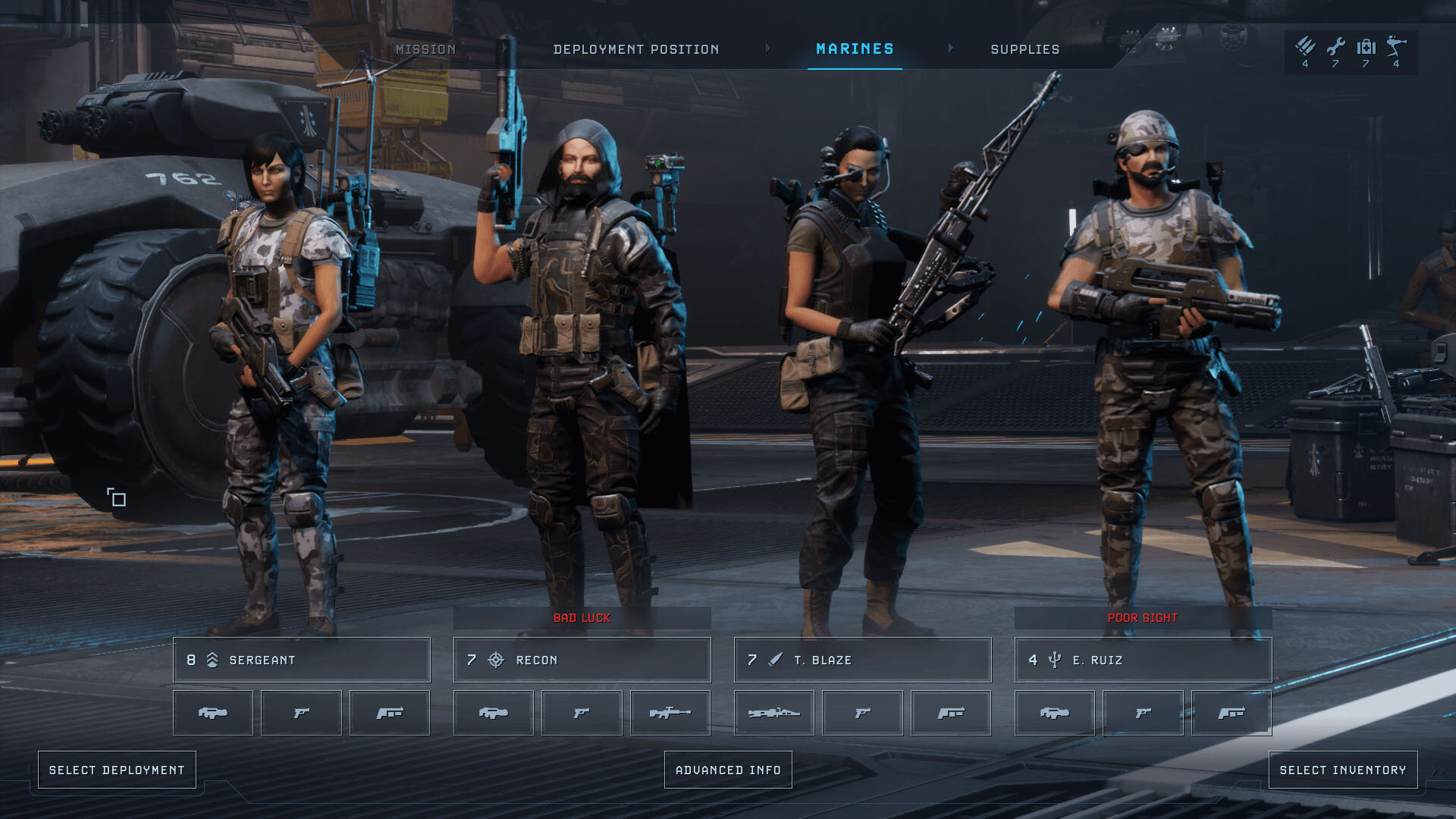The width and height of the screenshot is (1456, 819).
Task: Switch to the Mission tab
Action: point(425,49)
